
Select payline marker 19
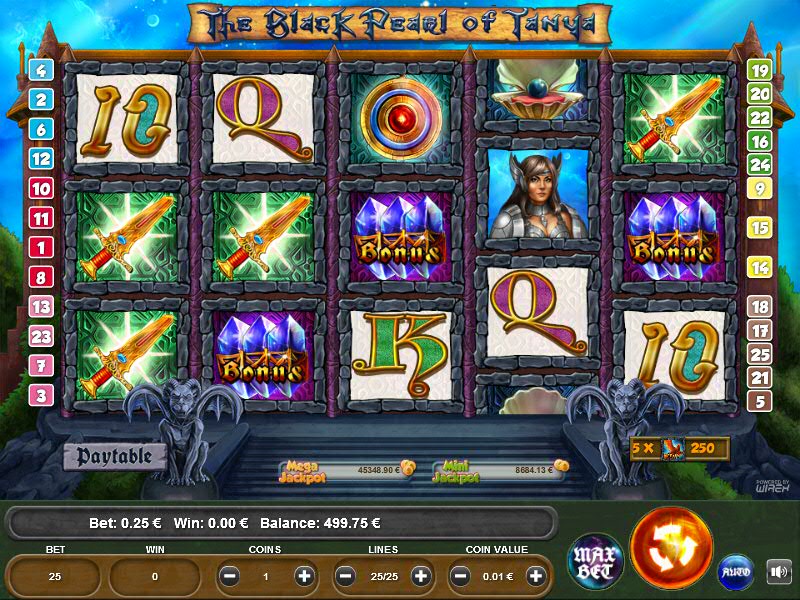(x=760, y=70)
